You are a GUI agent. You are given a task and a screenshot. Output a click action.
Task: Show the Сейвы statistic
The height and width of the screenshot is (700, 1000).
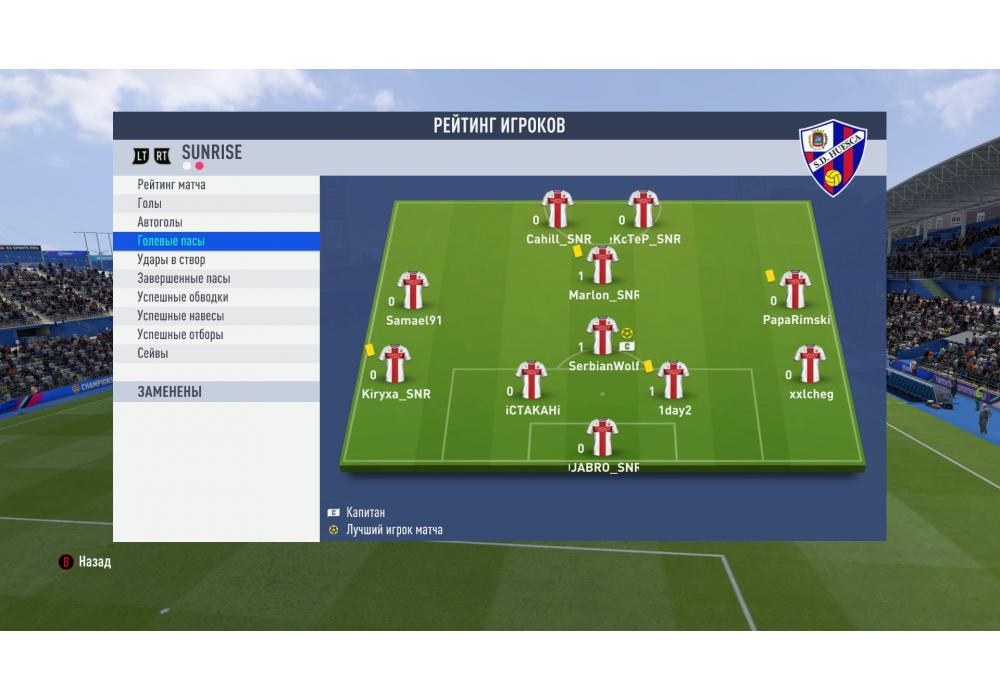coord(215,354)
